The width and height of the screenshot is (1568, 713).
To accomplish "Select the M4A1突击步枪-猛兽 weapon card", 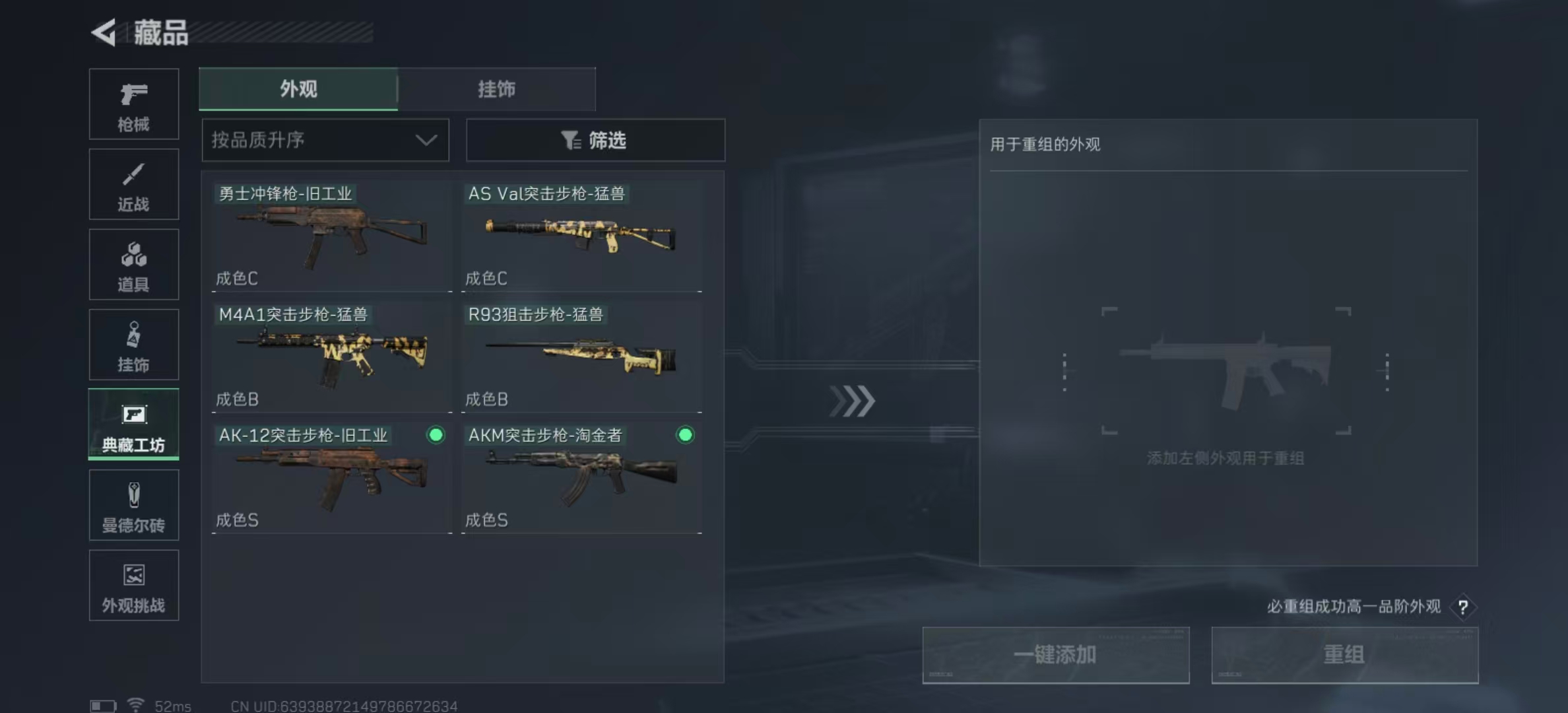I will point(330,356).
